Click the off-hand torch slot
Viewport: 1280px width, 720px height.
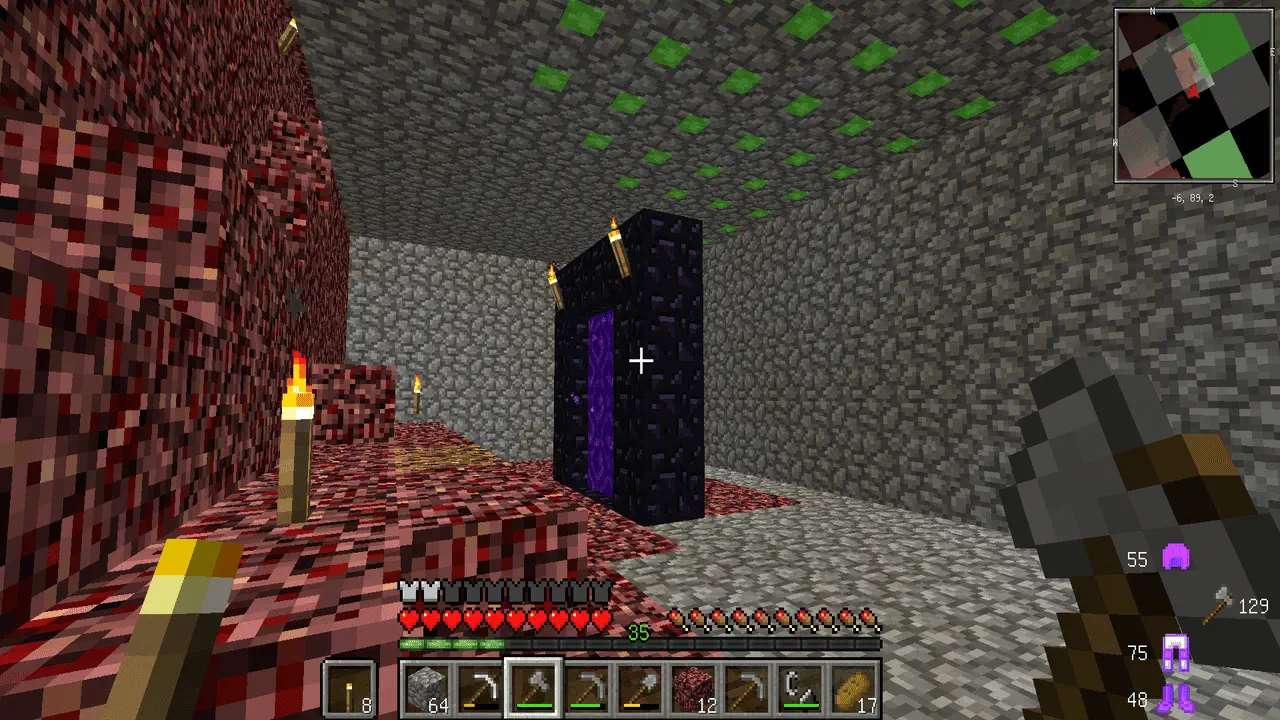(349, 688)
